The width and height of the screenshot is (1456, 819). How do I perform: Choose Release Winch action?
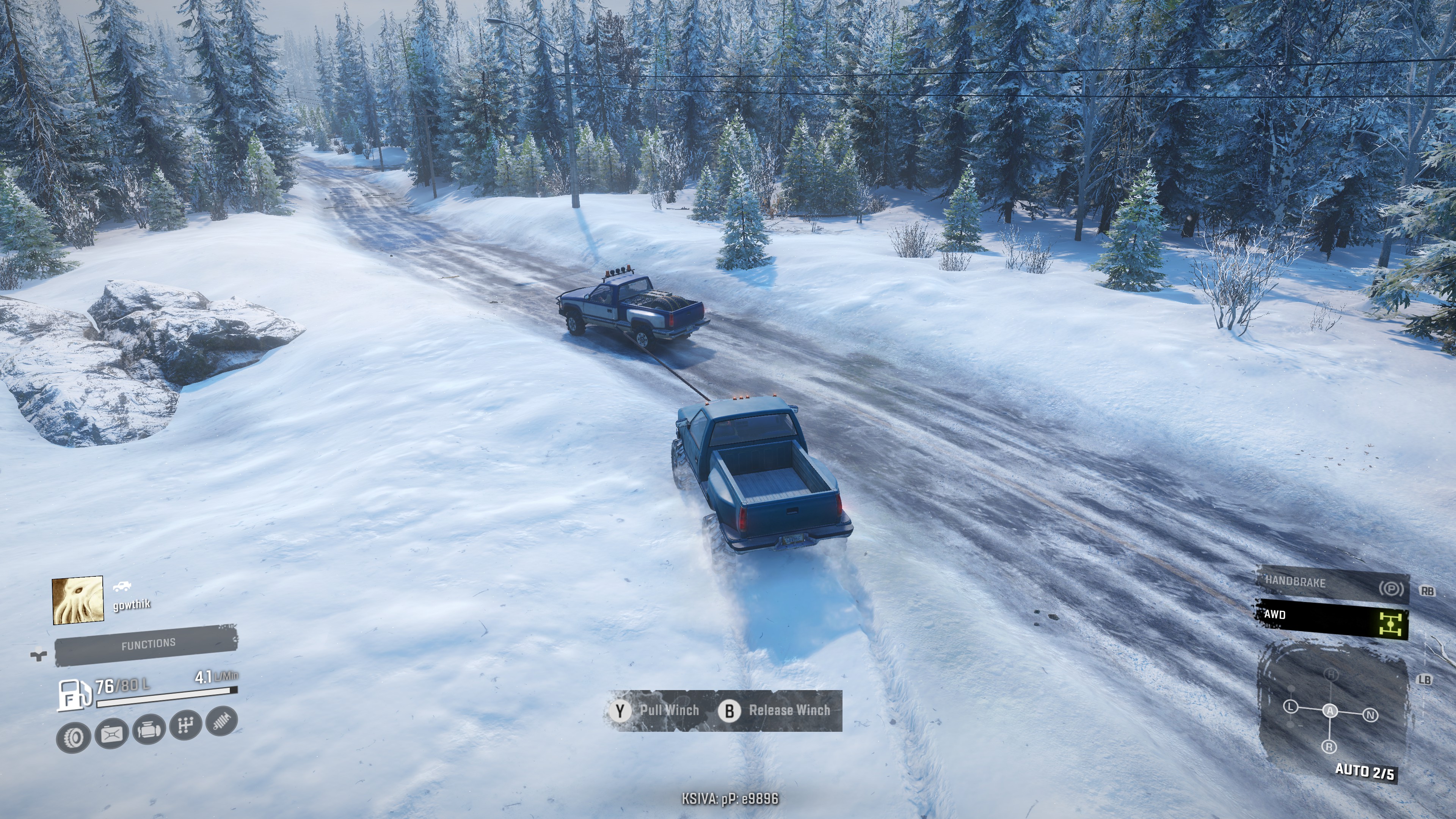(x=774, y=711)
